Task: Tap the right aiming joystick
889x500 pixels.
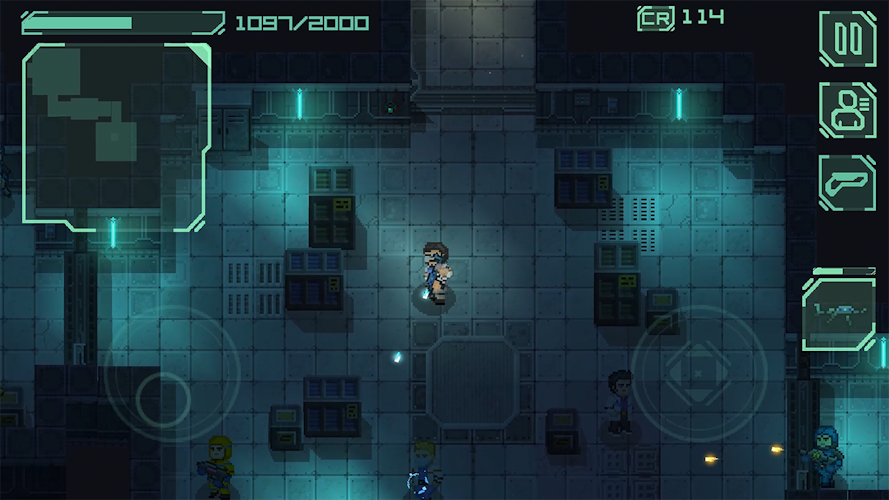Action: (x=698, y=372)
